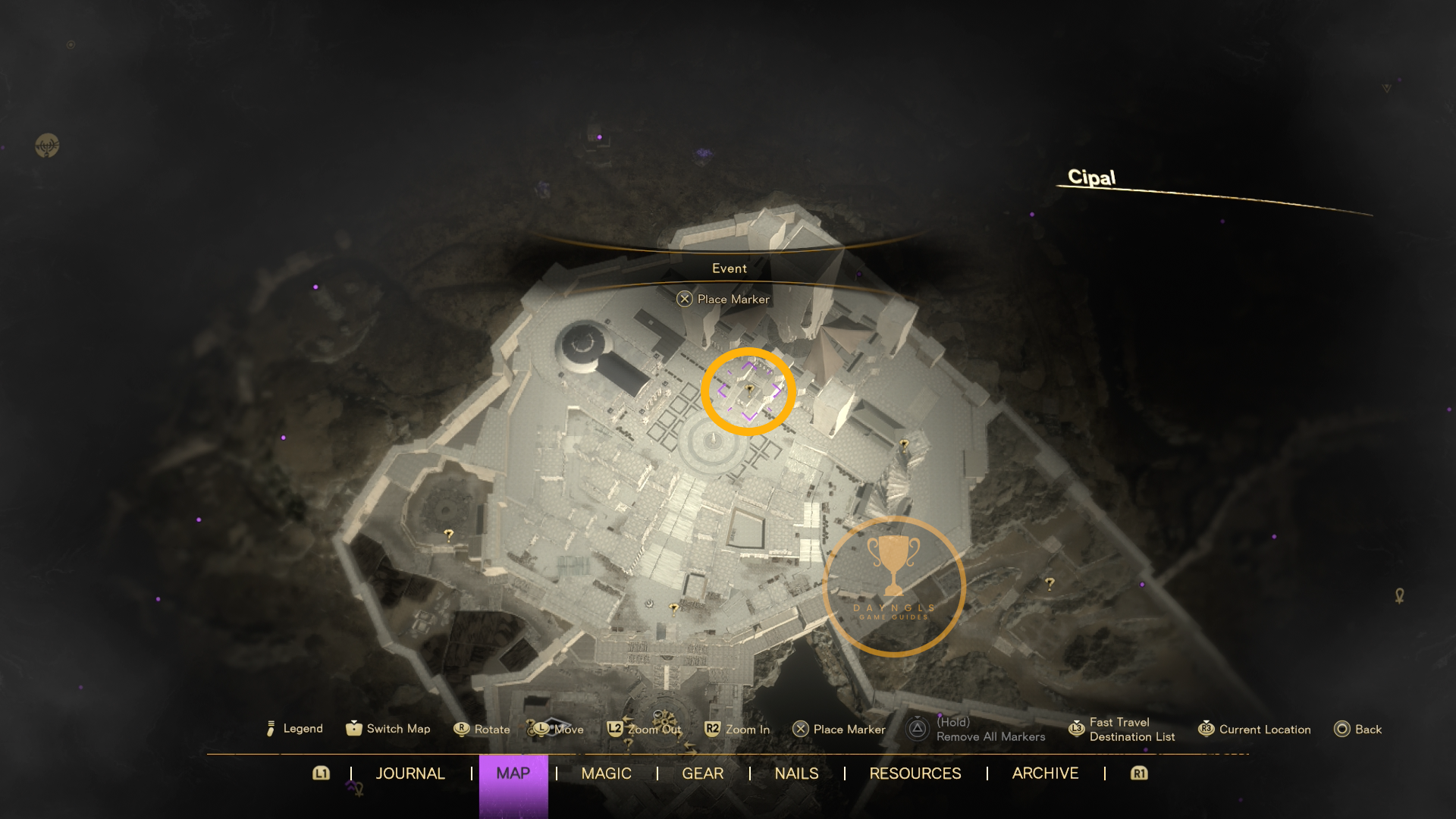Select the Event marker under the cursor
The image size is (1456, 819).
click(749, 391)
